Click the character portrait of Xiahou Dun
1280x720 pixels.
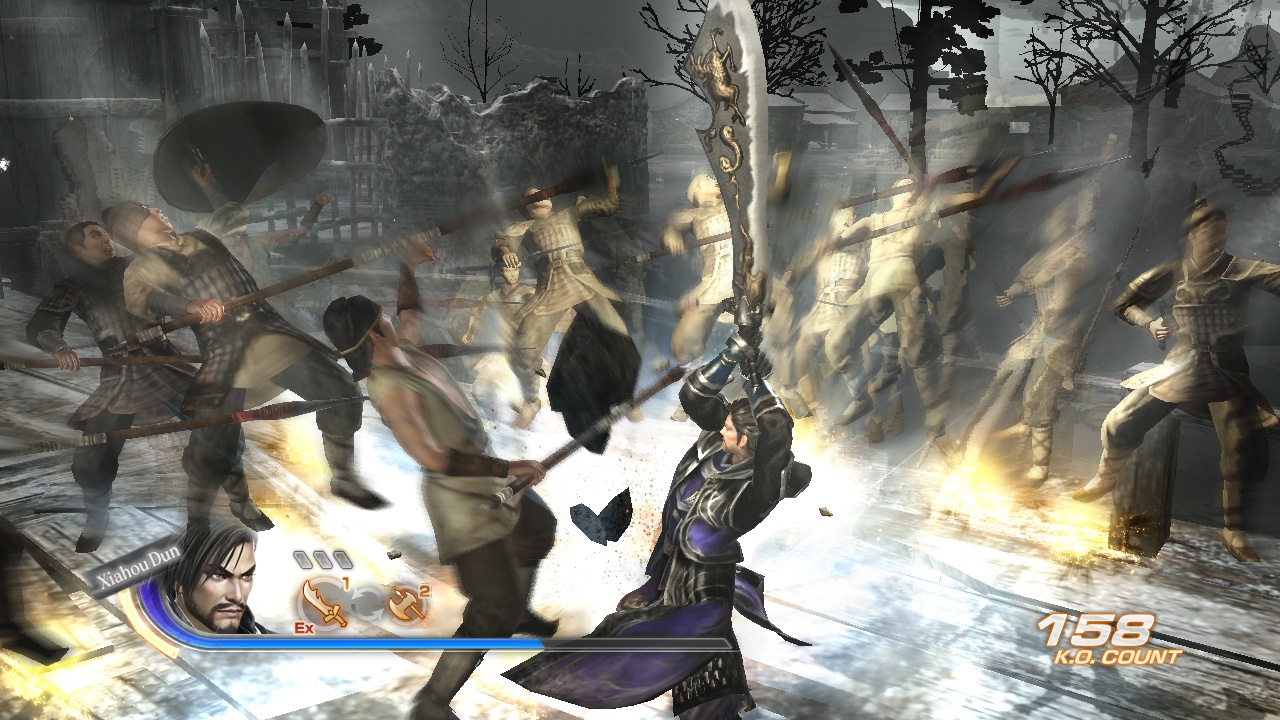click(228, 592)
